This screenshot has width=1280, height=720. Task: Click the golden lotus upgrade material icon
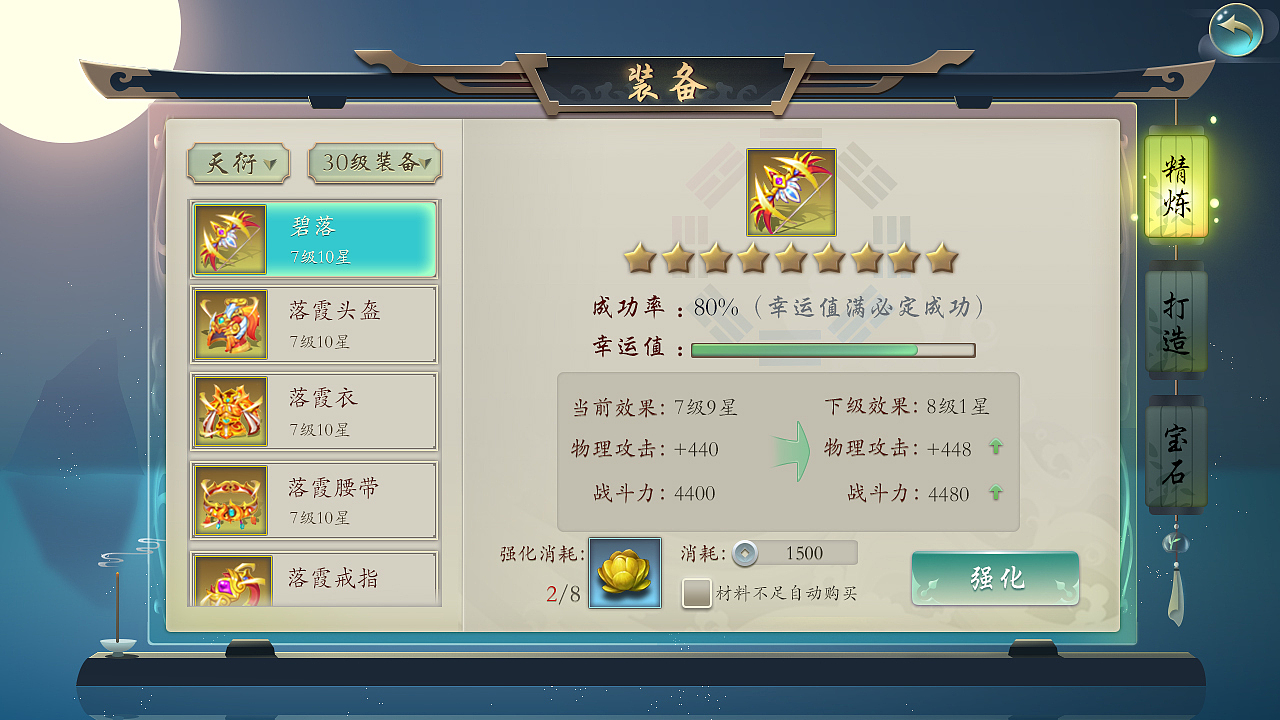tap(624, 574)
